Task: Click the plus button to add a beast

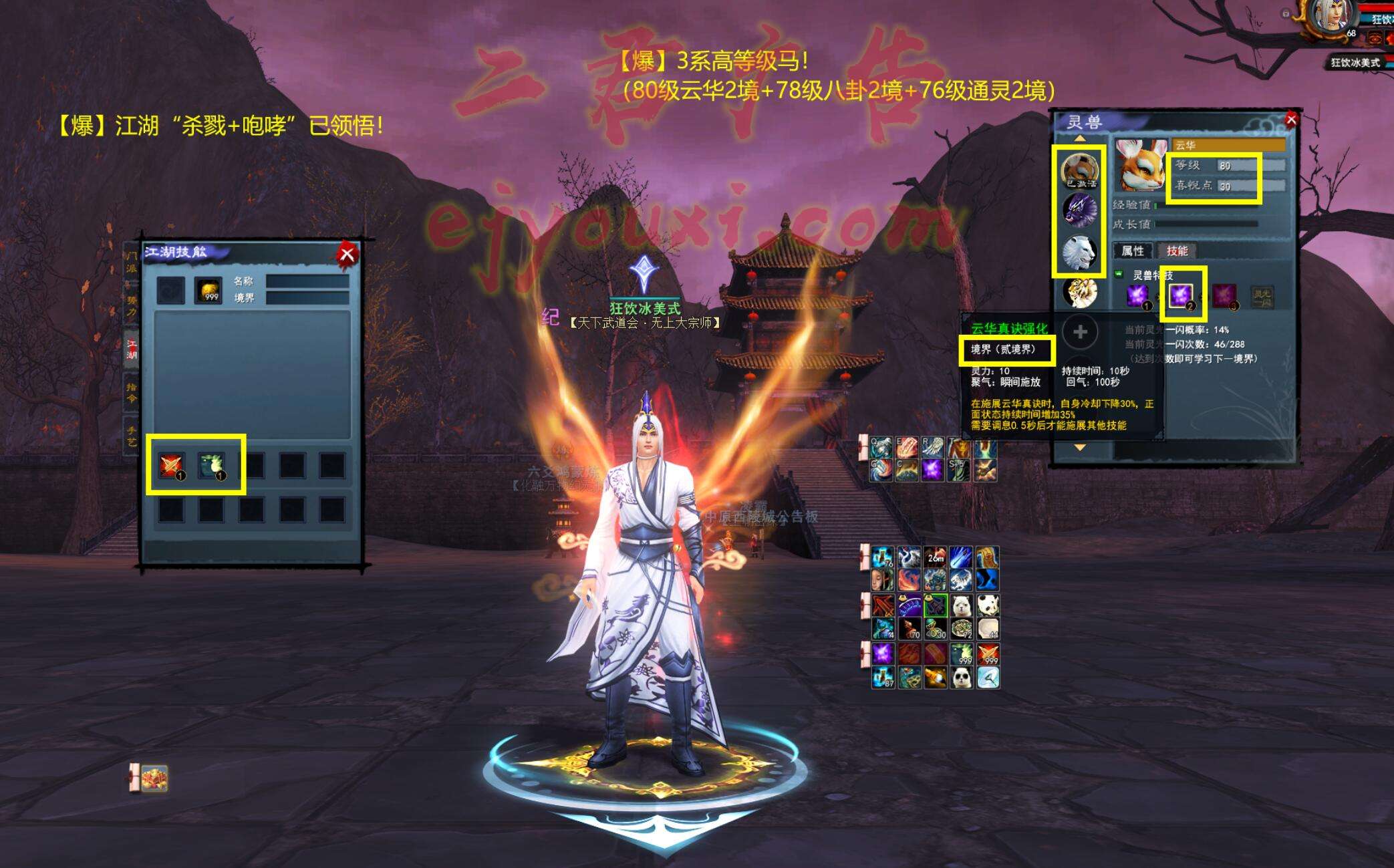Action: (x=1080, y=332)
